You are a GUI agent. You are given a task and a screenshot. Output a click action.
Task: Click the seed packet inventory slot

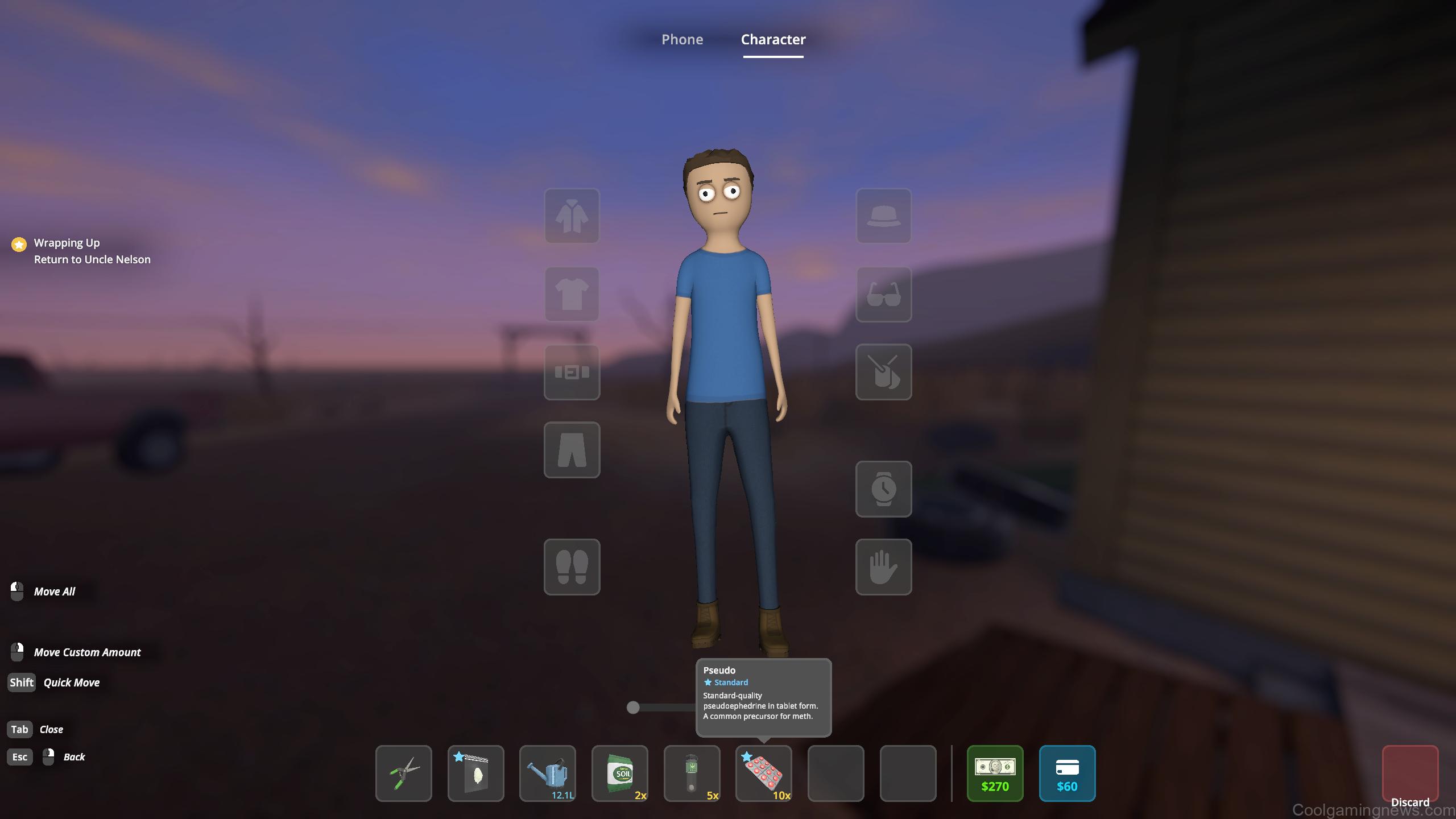point(475,773)
